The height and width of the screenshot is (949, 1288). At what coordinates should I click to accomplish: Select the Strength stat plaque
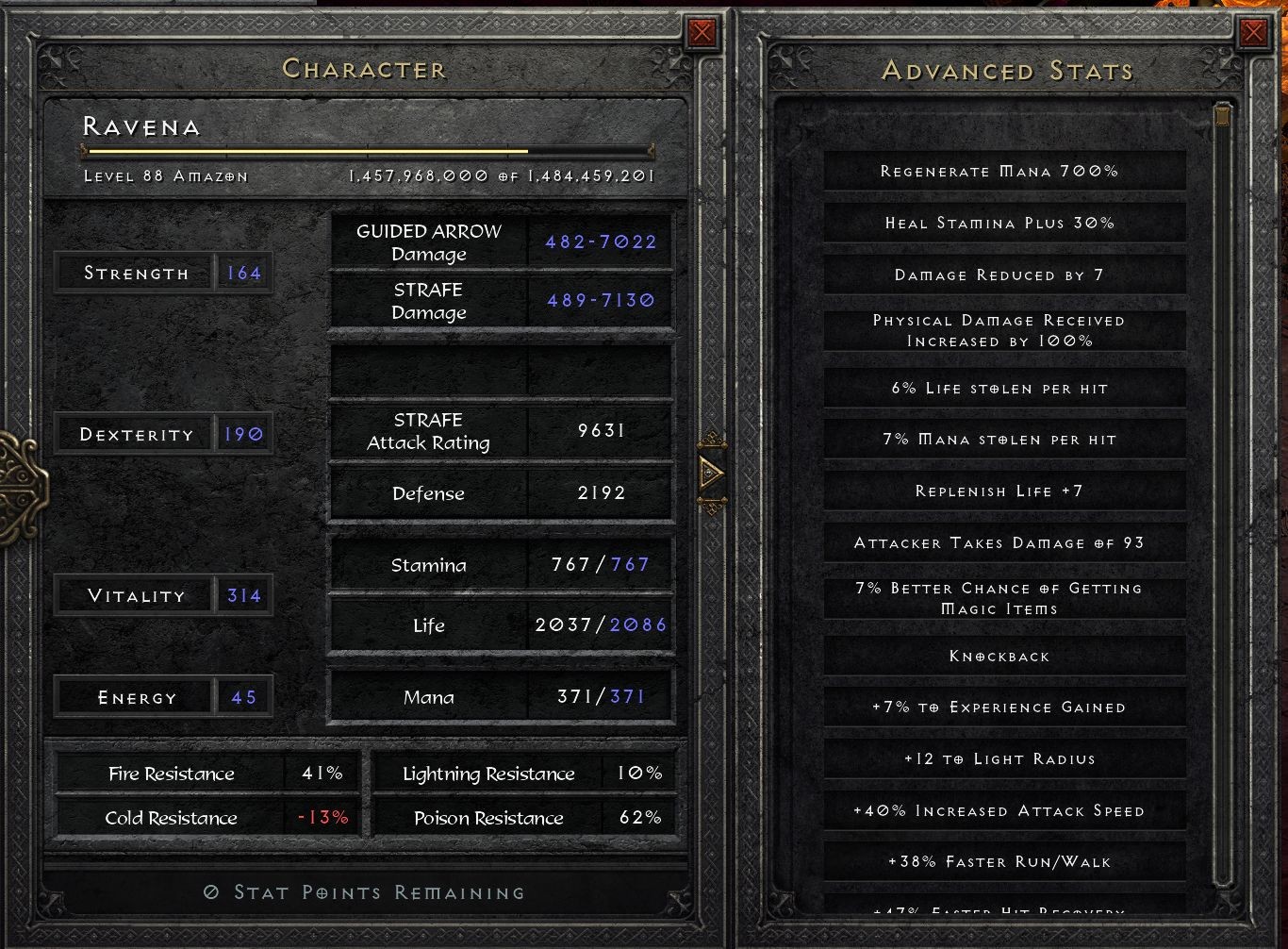[x=163, y=273]
